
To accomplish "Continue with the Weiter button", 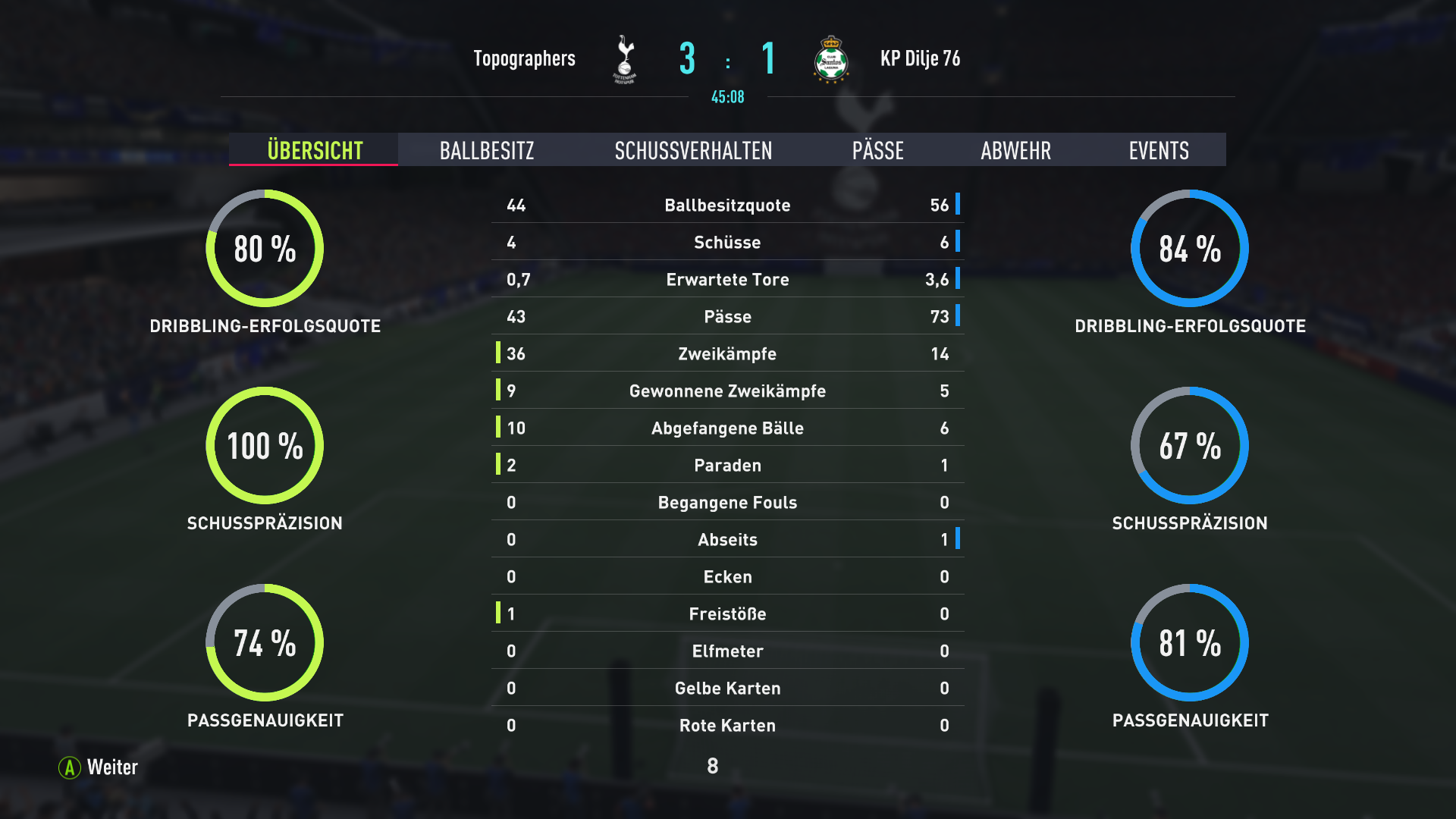I will [x=99, y=767].
